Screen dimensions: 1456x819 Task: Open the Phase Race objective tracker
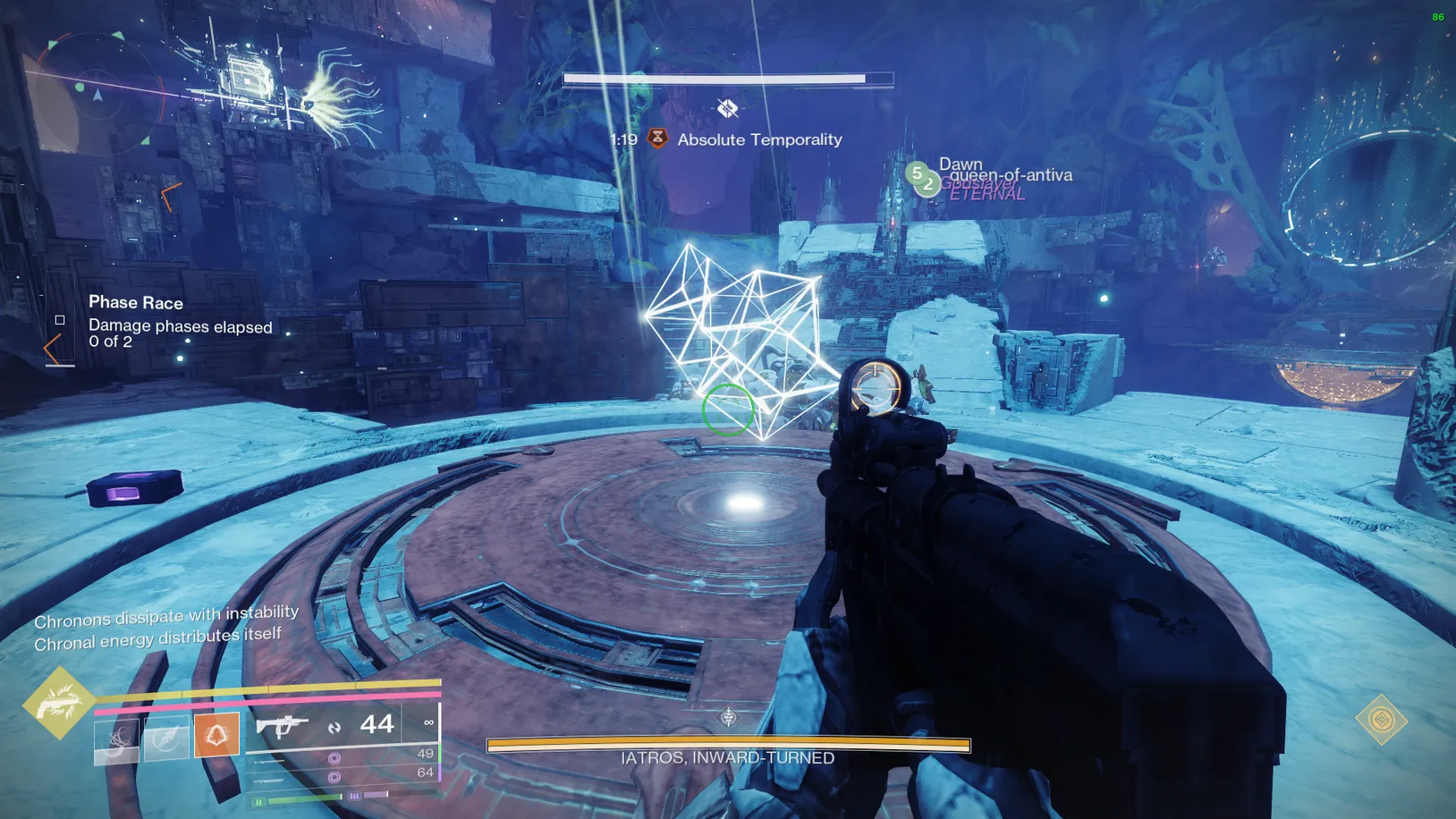(x=136, y=303)
